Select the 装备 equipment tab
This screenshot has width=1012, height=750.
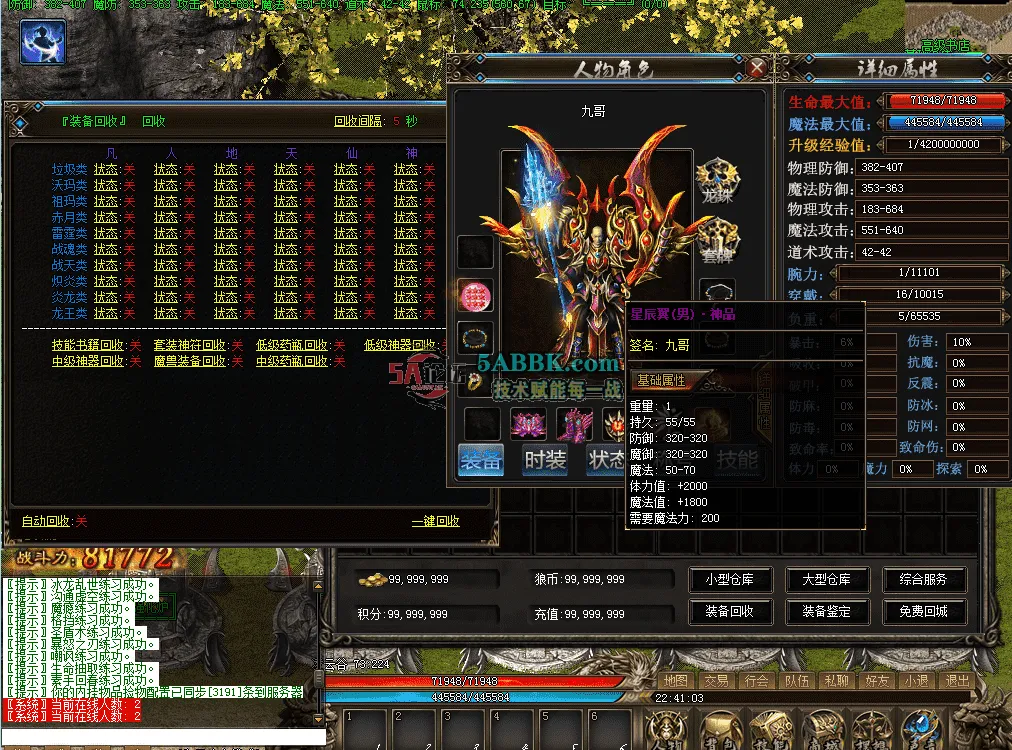[481, 460]
